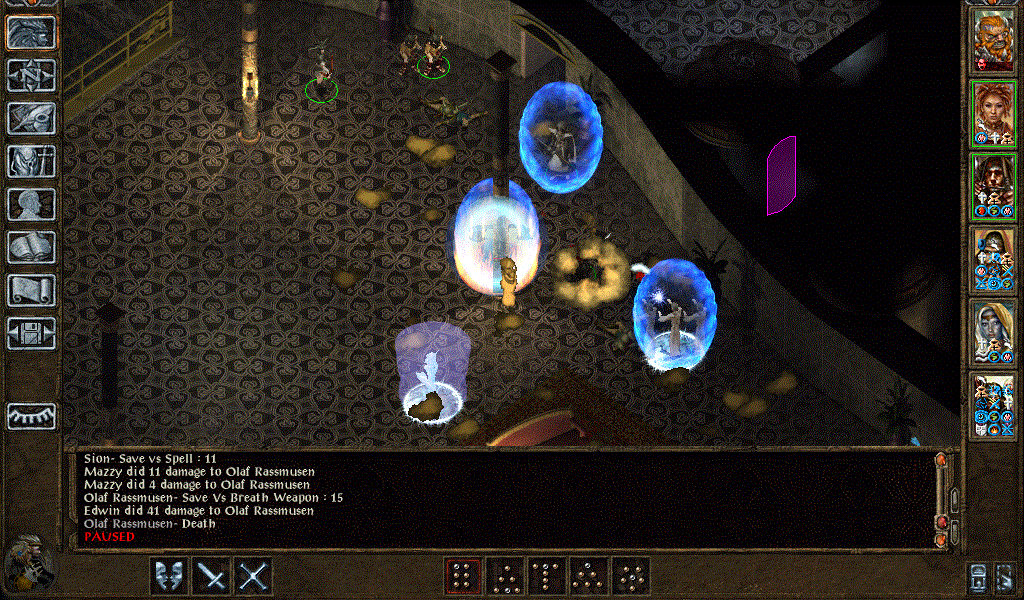The image size is (1024, 600).
Task: Select the red-bearded dwarf portrait
Action: click(x=993, y=40)
